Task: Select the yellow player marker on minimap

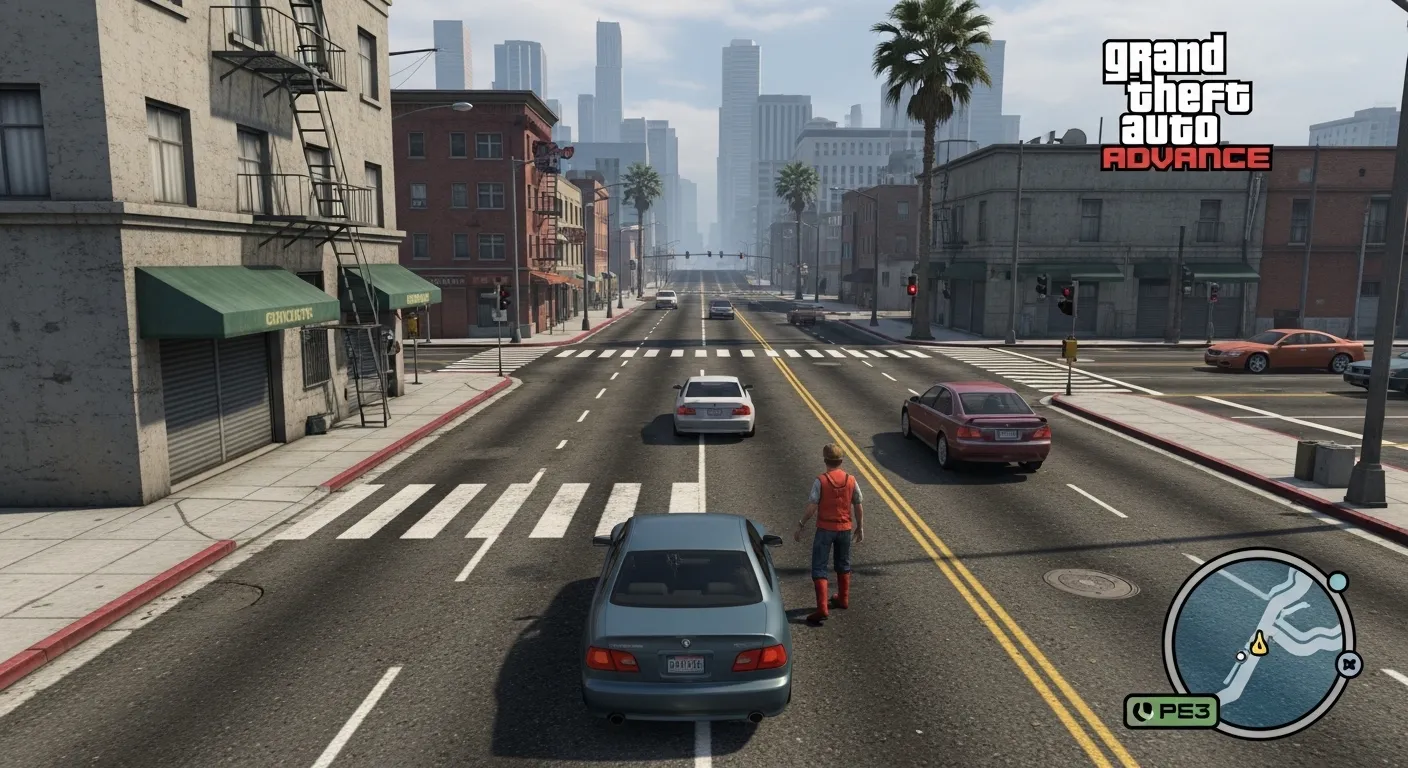Action: point(1258,645)
